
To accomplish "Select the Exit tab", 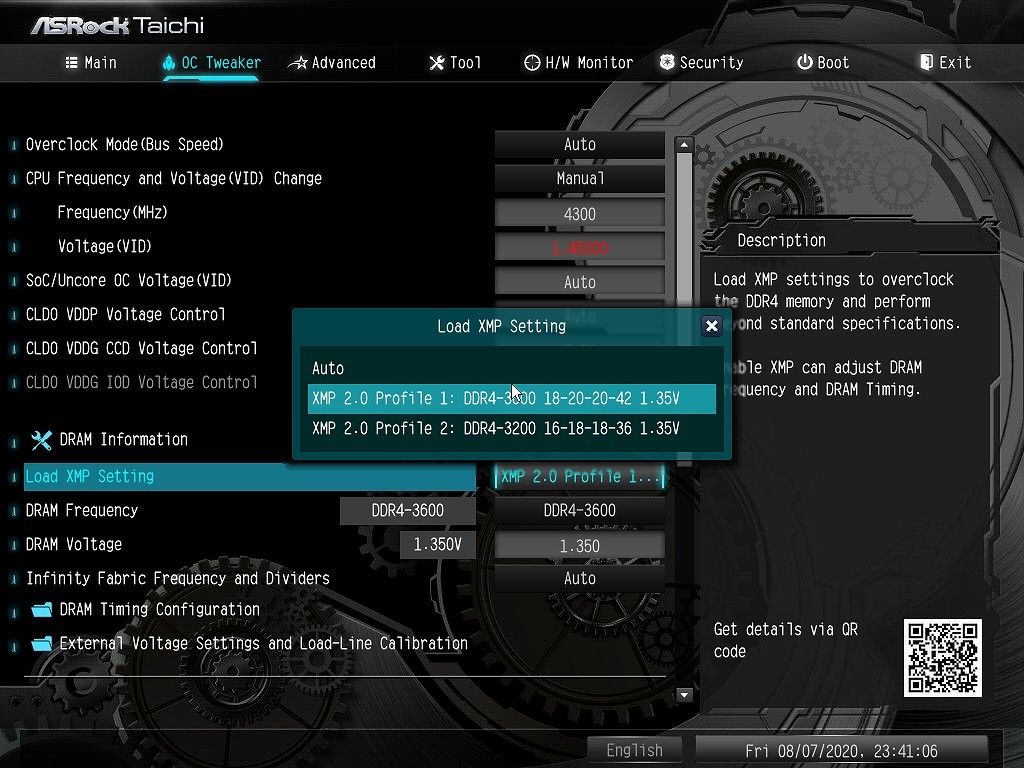I will [945, 62].
